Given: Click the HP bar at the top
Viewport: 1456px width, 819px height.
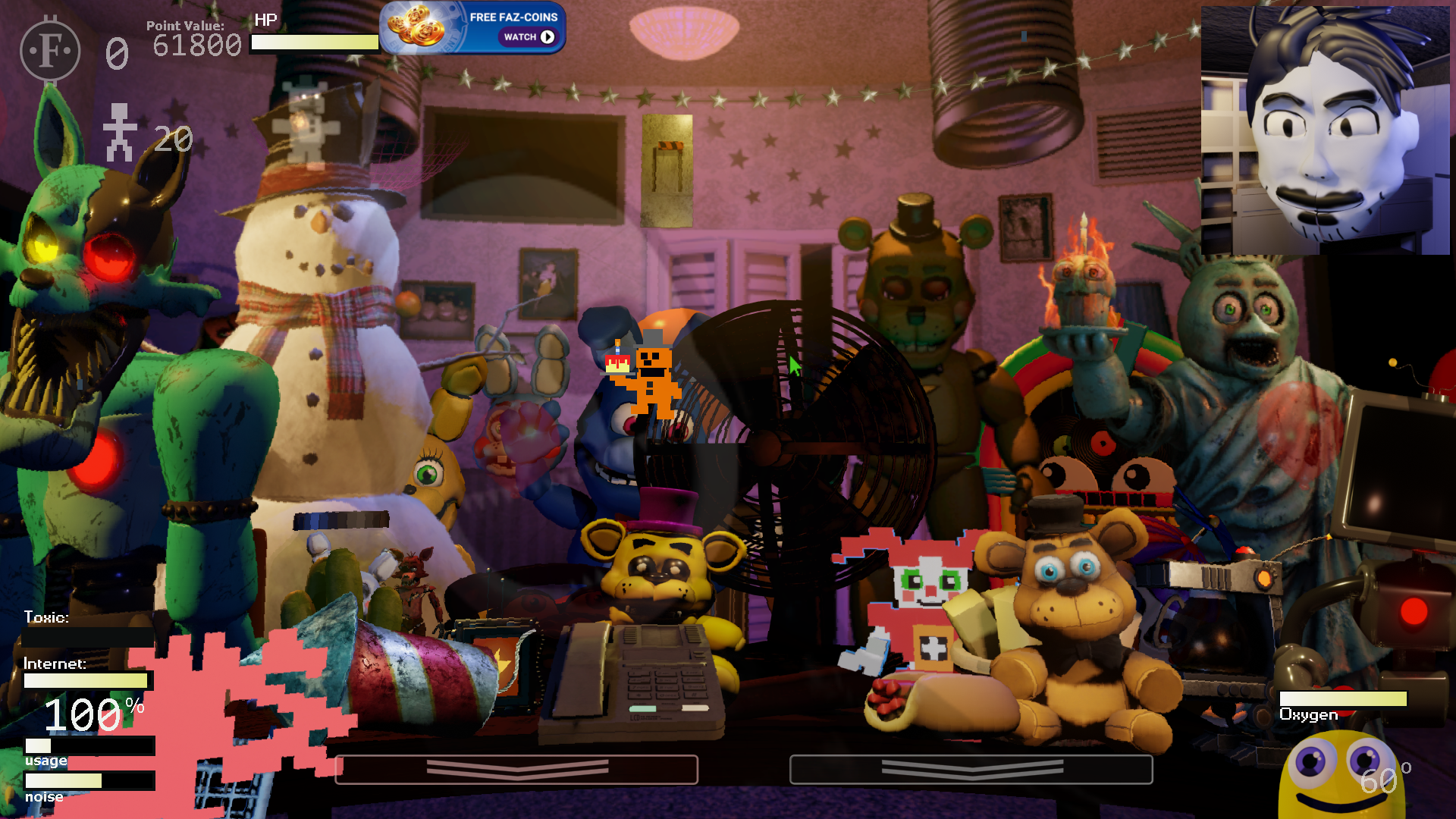Looking at the screenshot, I should [315, 43].
